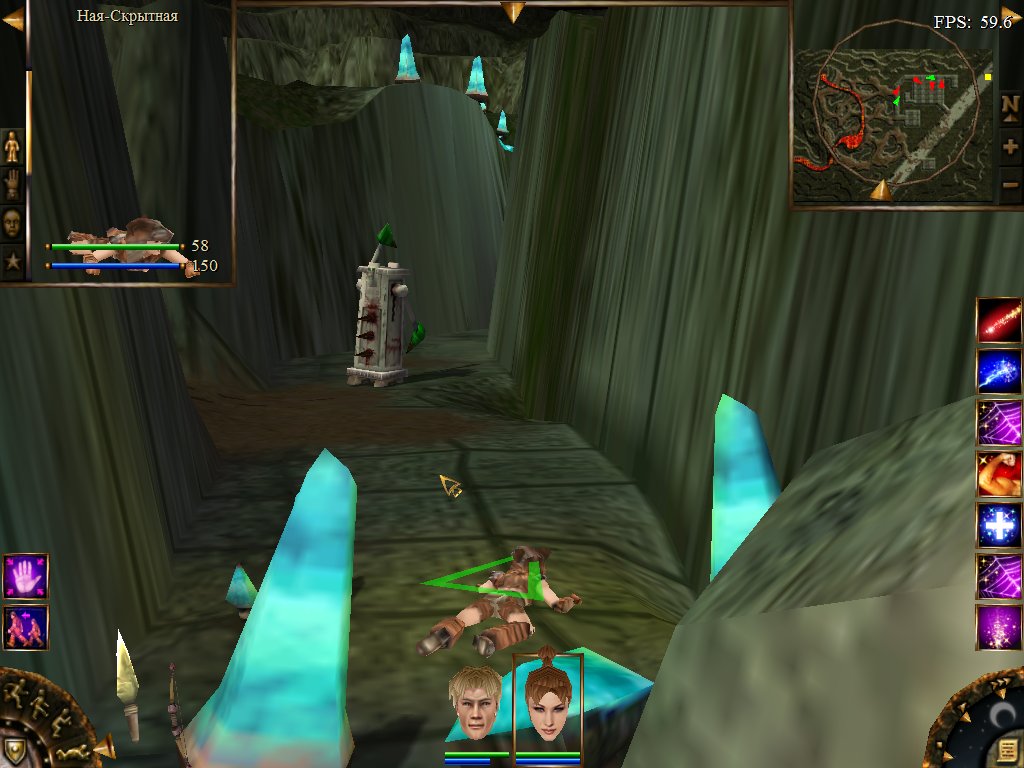Use the flexing arm strength spell
The image size is (1024, 768).
pyautogui.click(x=998, y=474)
